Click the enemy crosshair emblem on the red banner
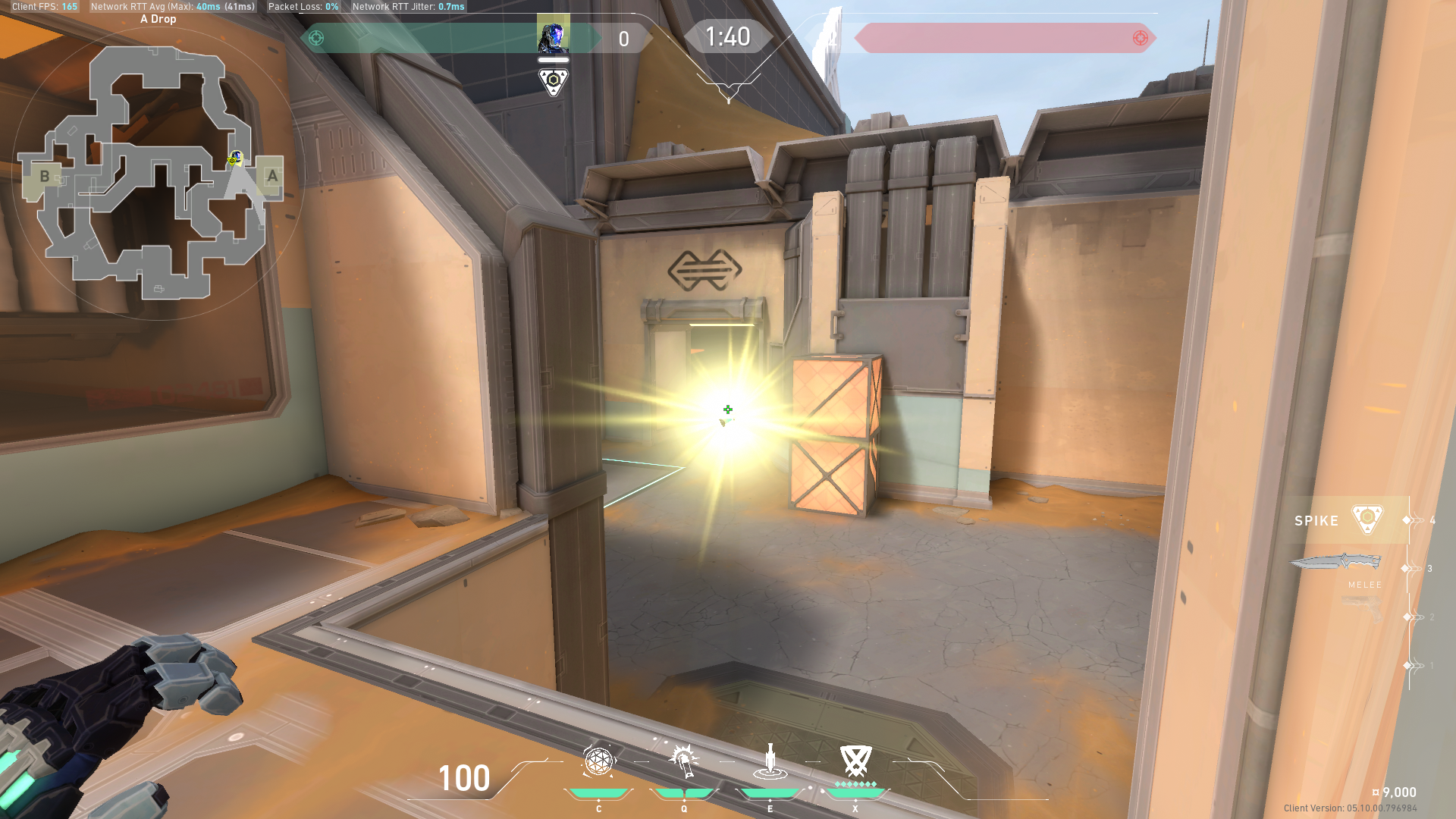Image resolution: width=1456 pixels, height=819 pixels. [x=1140, y=37]
